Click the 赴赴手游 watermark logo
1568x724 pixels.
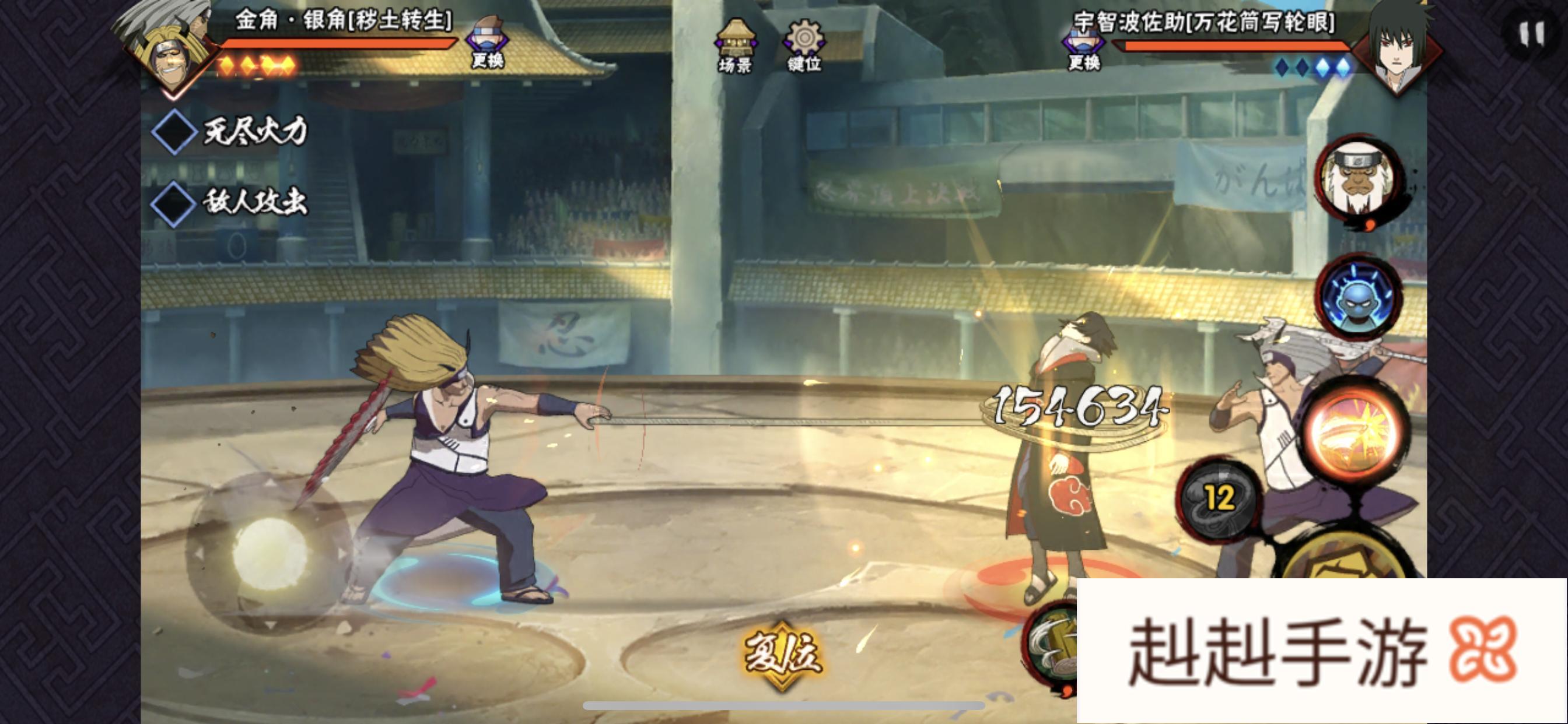1321,651
